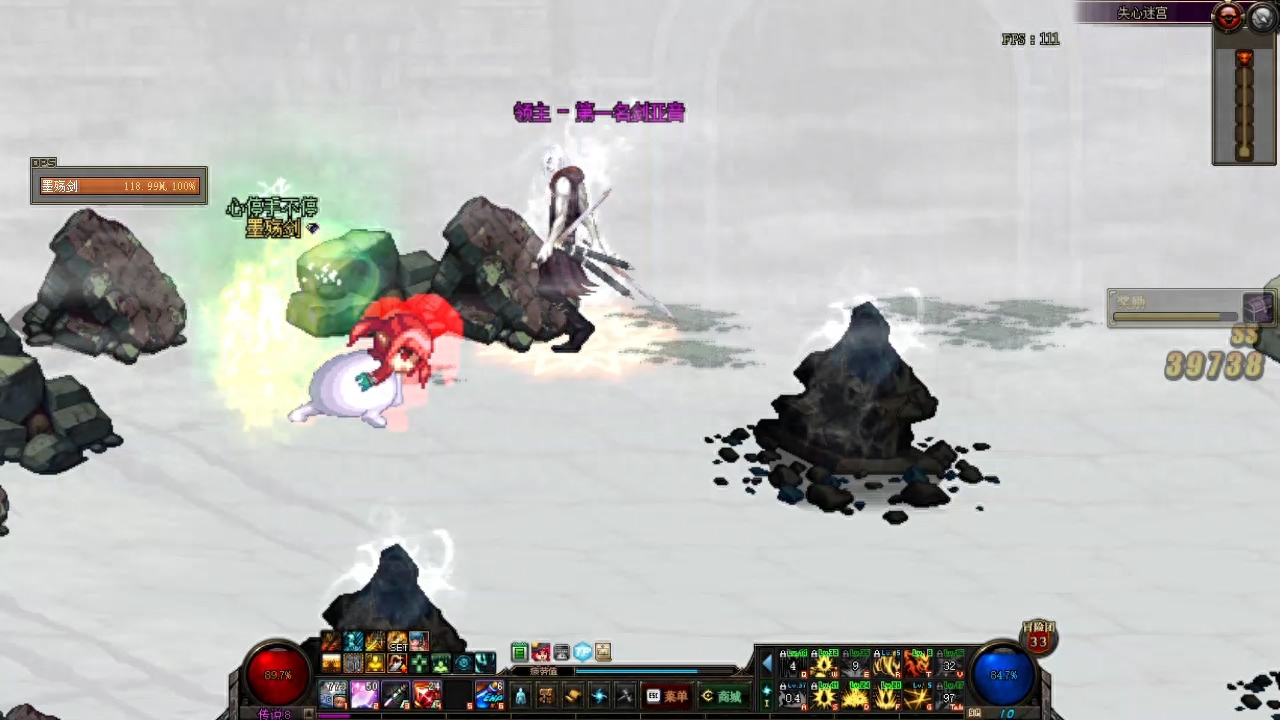Use the blue EXP potion in slot 6
Viewport: 1280px width, 720px height.
click(x=489, y=694)
